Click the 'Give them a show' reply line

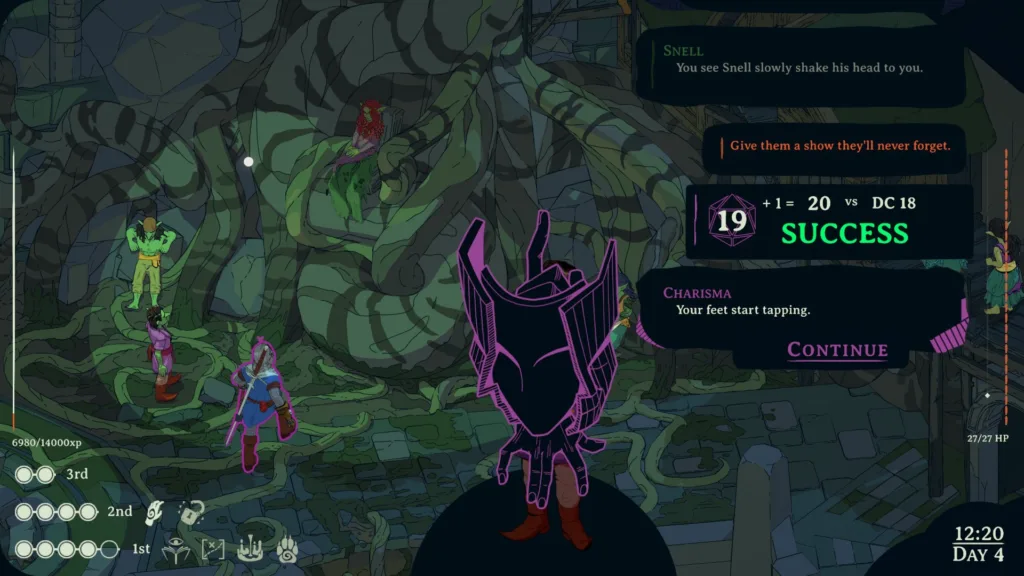pos(839,146)
